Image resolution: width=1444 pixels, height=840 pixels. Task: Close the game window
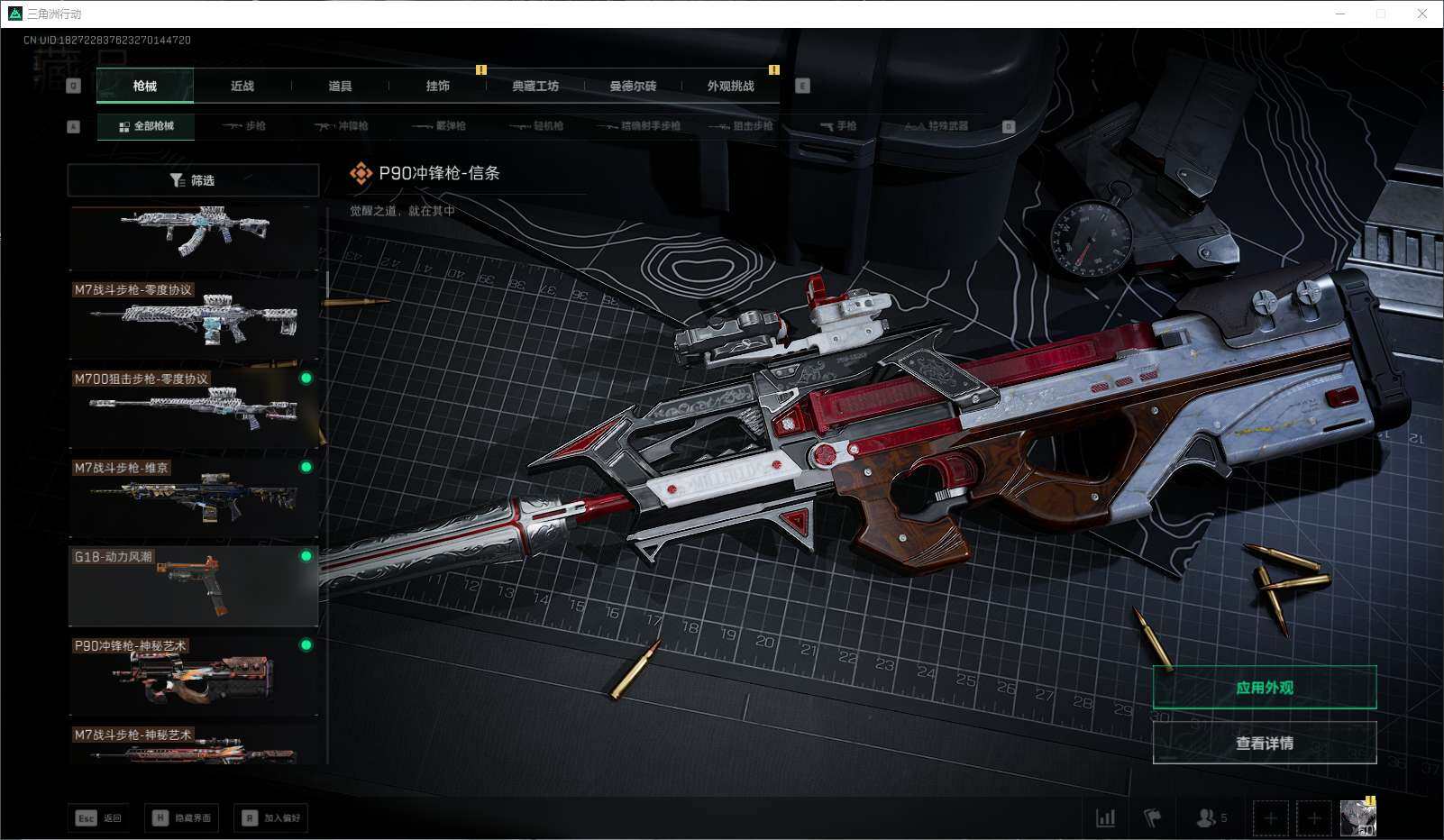(1422, 14)
